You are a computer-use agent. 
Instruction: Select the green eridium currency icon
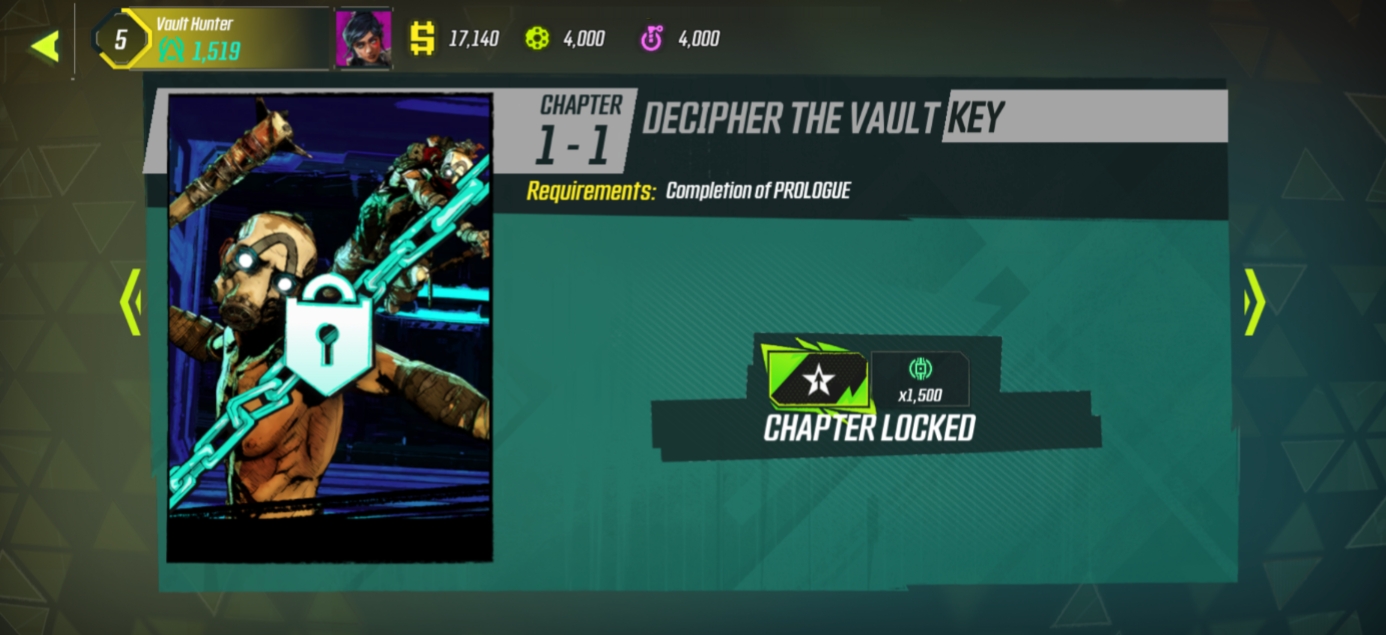tap(538, 39)
